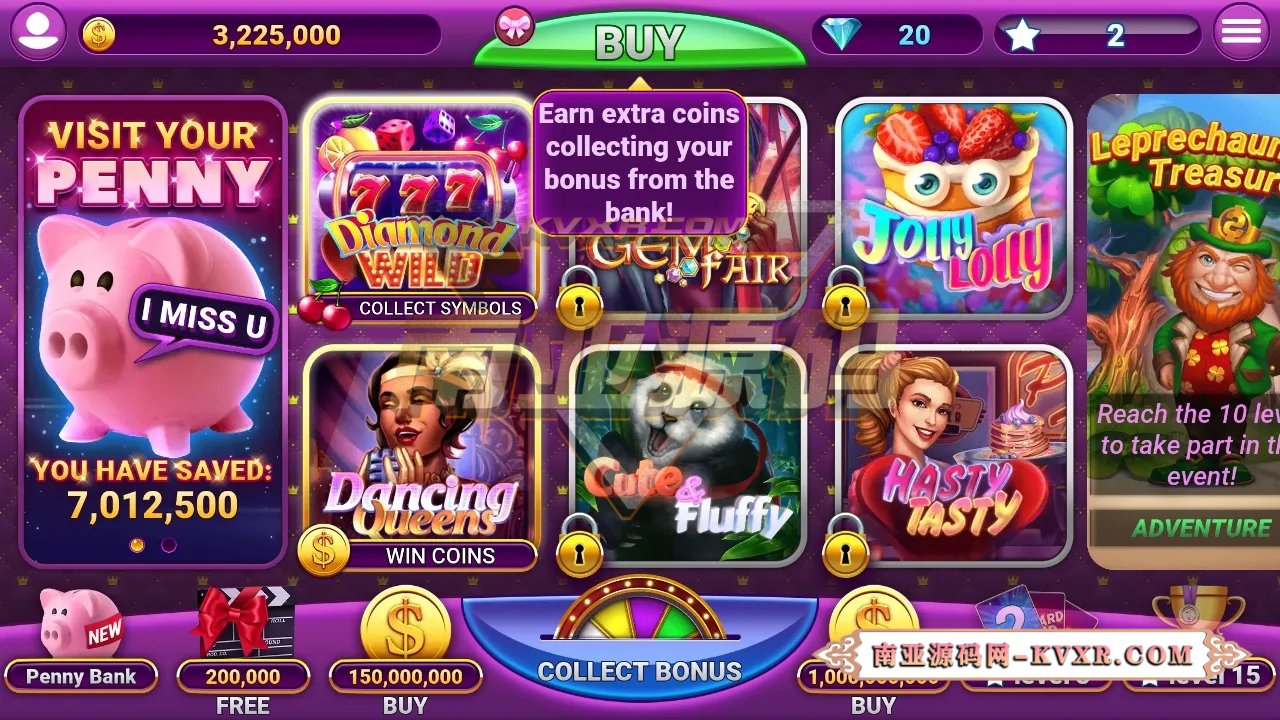
Task: Select the Dancing Queens slot
Action: (x=419, y=450)
